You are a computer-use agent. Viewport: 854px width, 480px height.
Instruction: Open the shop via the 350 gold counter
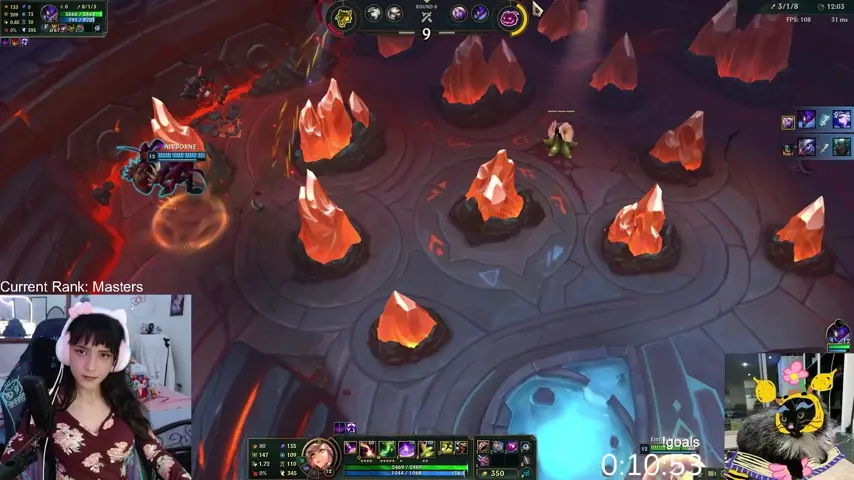click(495, 472)
